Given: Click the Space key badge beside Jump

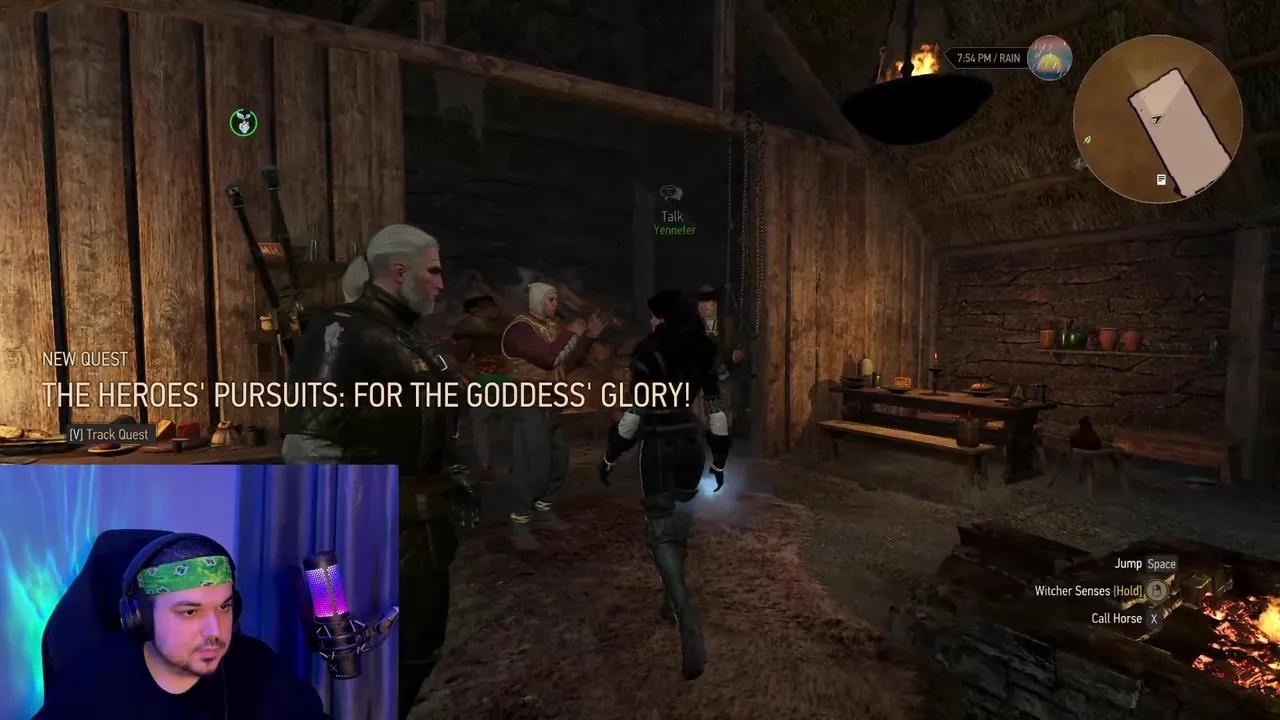Looking at the screenshot, I should click(x=1161, y=564).
